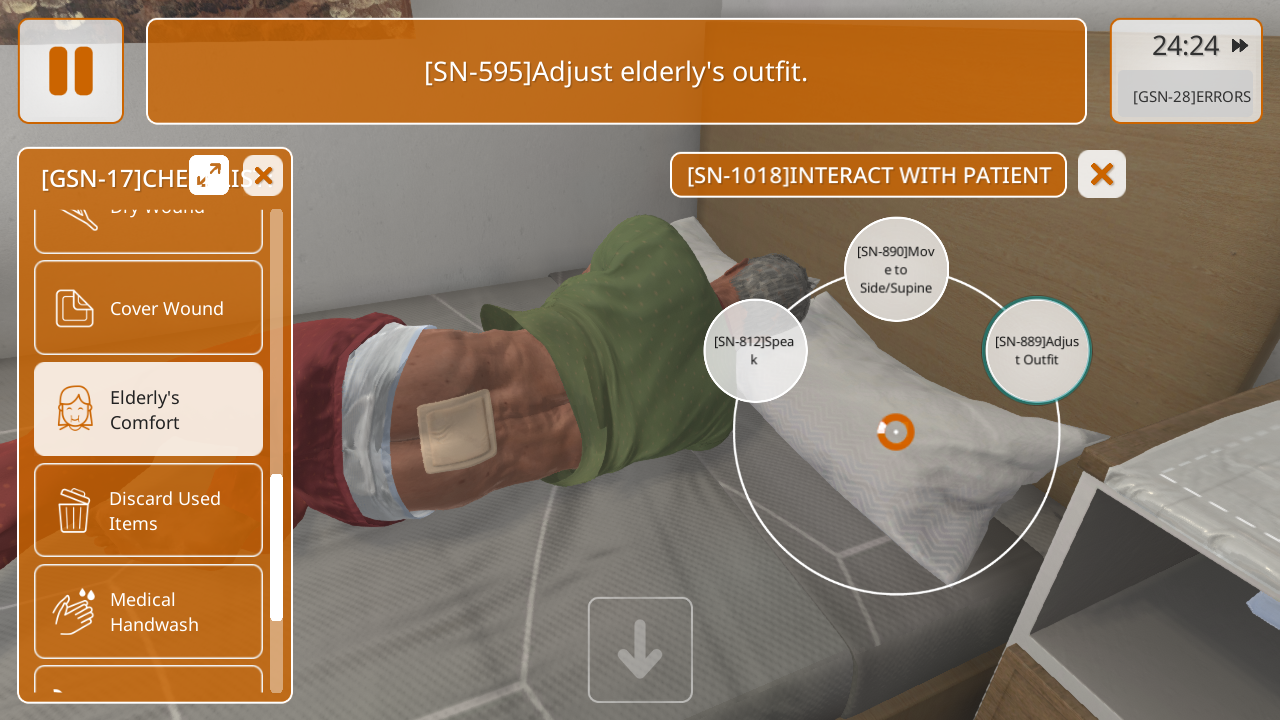
Task: Click the checklist scrollbar
Action: click(276, 546)
